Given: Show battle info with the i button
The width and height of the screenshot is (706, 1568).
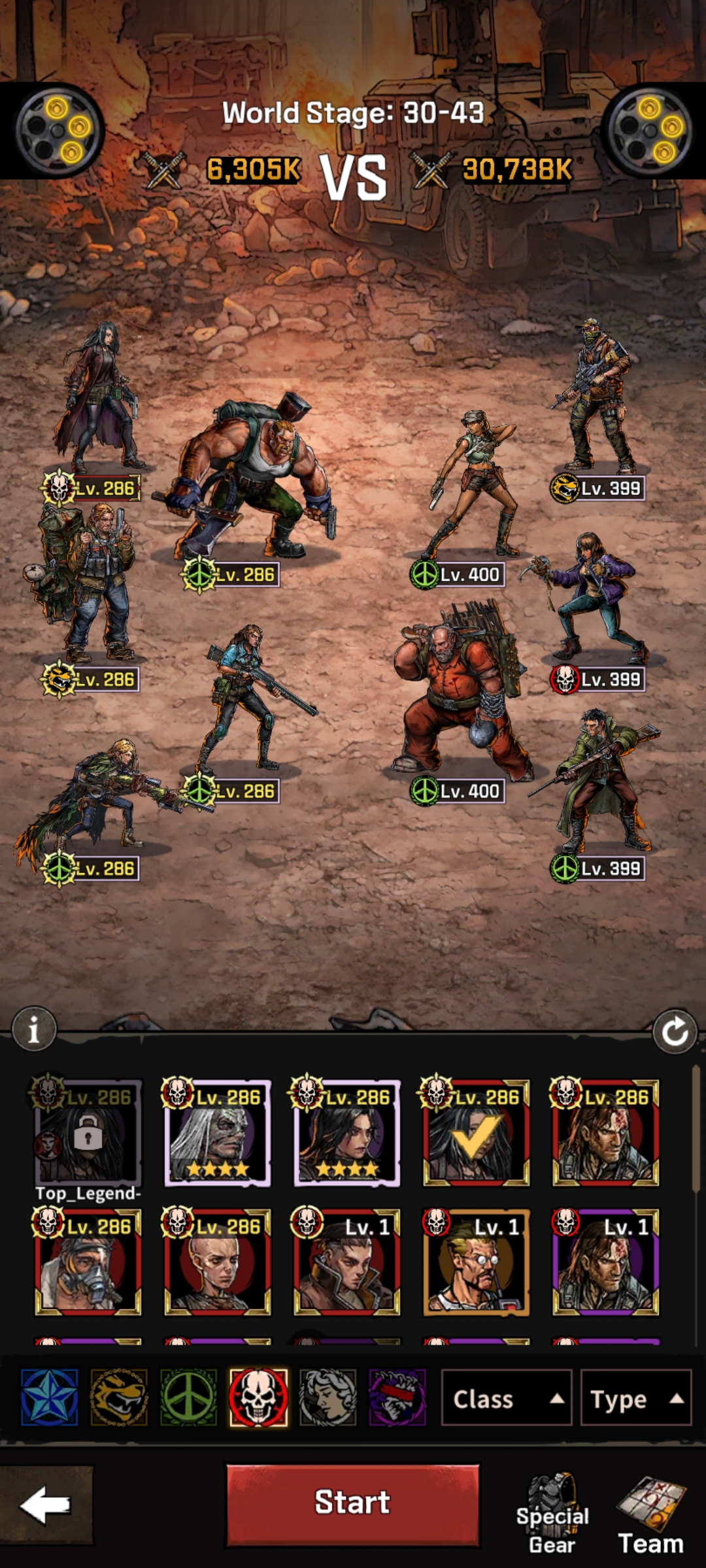Looking at the screenshot, I should (34, 1030).
